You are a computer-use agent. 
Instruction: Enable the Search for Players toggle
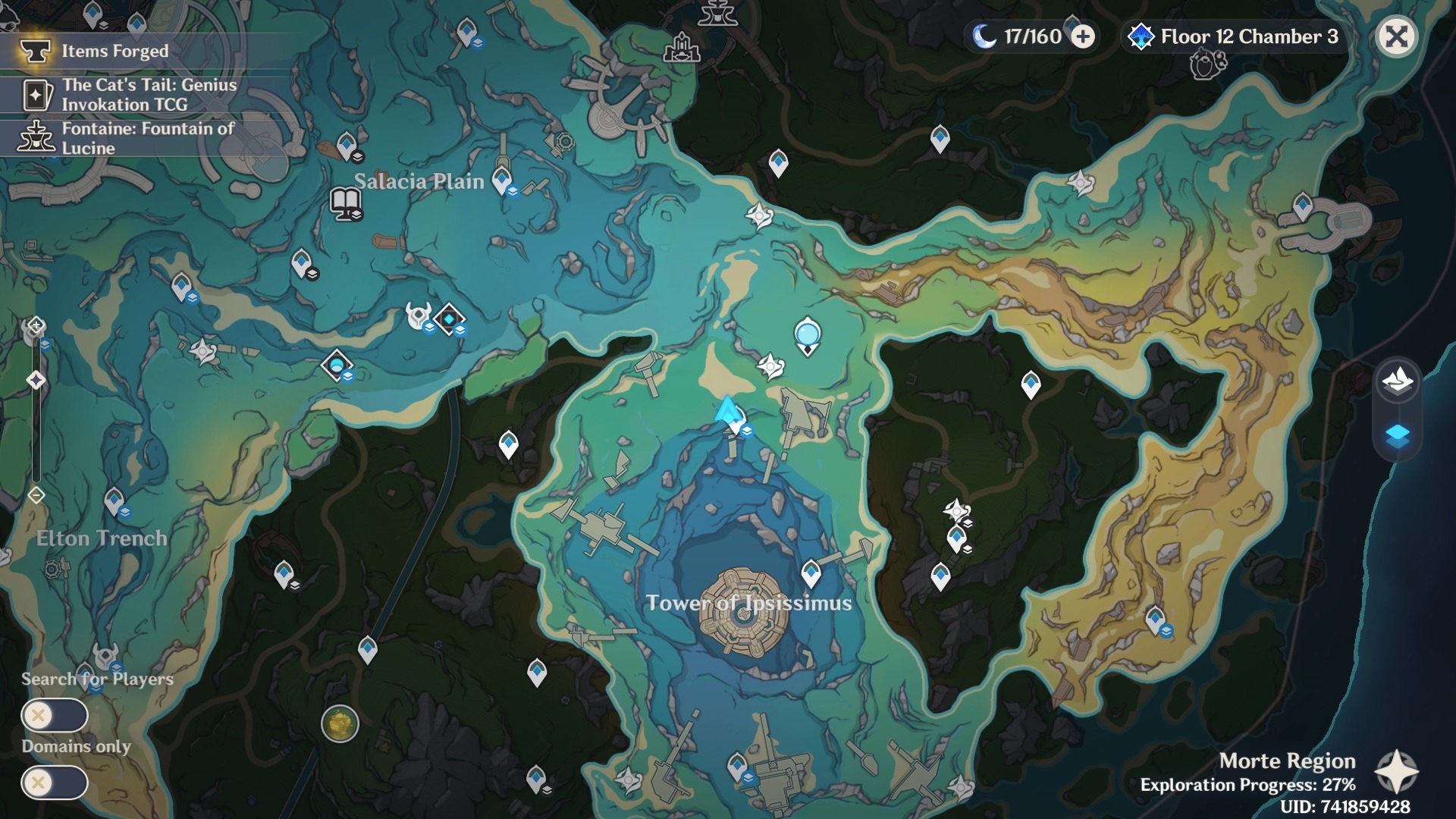(x=55, y=714)
